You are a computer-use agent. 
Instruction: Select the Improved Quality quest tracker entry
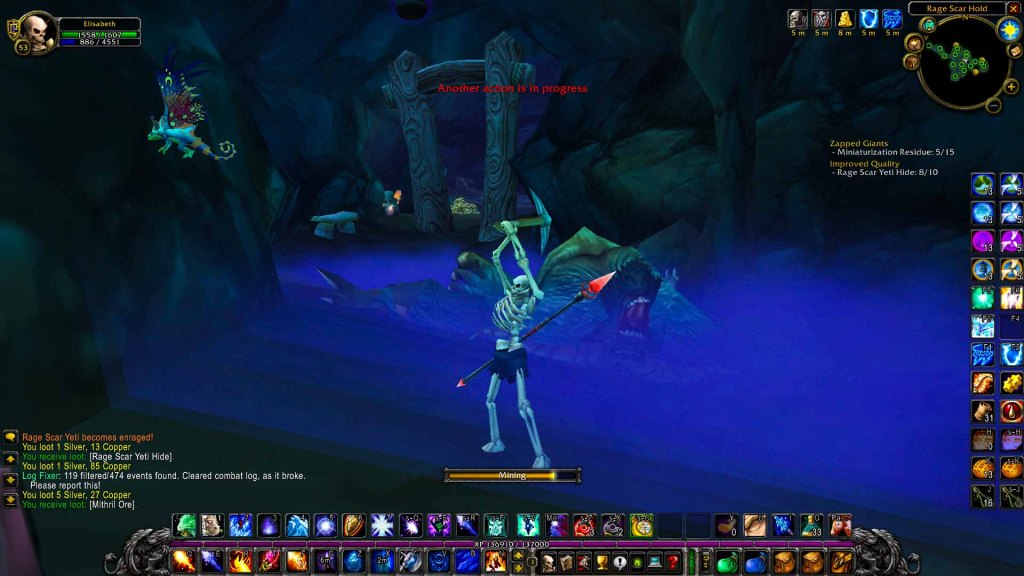pyautogui.click(x=864, y=163)
